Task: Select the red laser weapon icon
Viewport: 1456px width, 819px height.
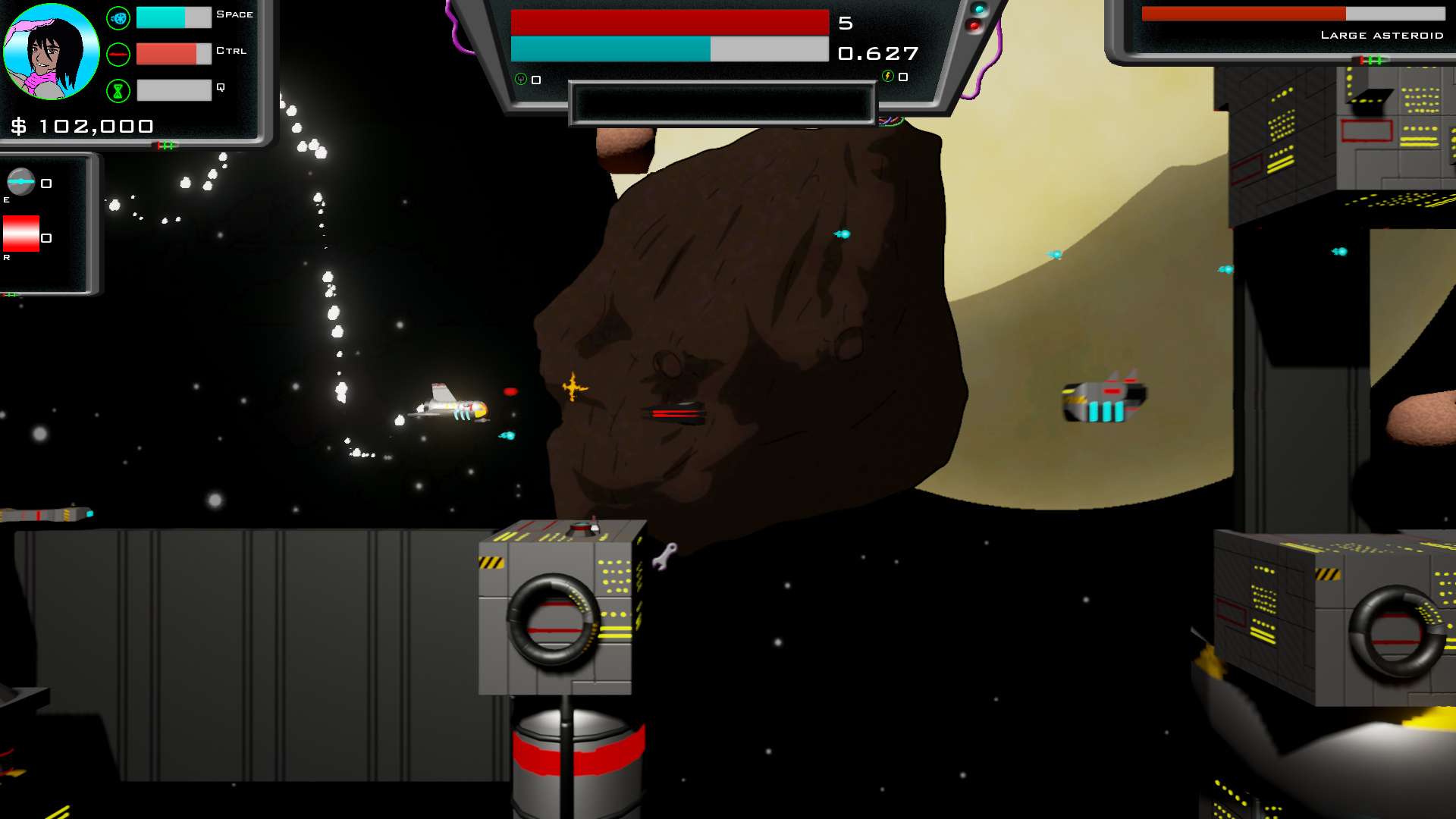Action: tap(118, 55)
